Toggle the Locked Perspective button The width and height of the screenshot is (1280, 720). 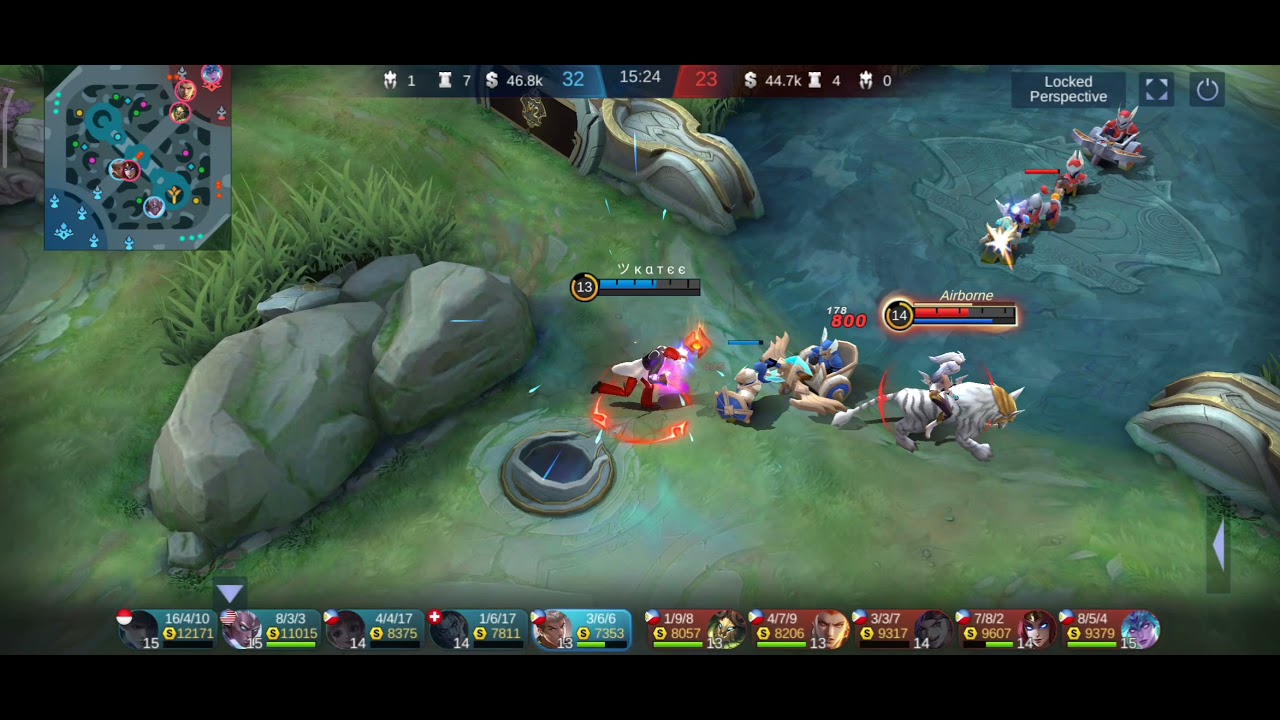[1068, 90]
